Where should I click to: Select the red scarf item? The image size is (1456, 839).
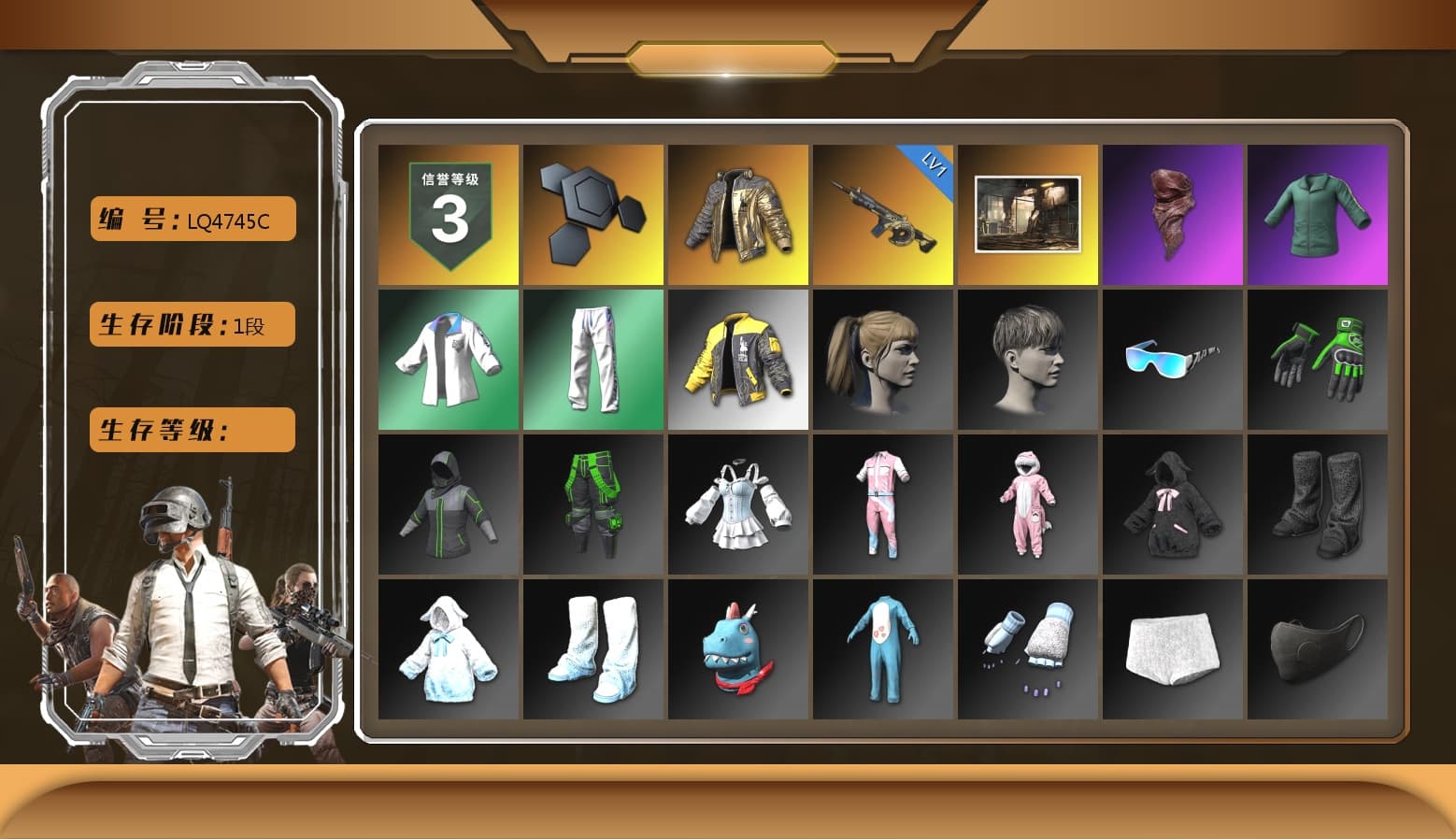click(1172, 213)
